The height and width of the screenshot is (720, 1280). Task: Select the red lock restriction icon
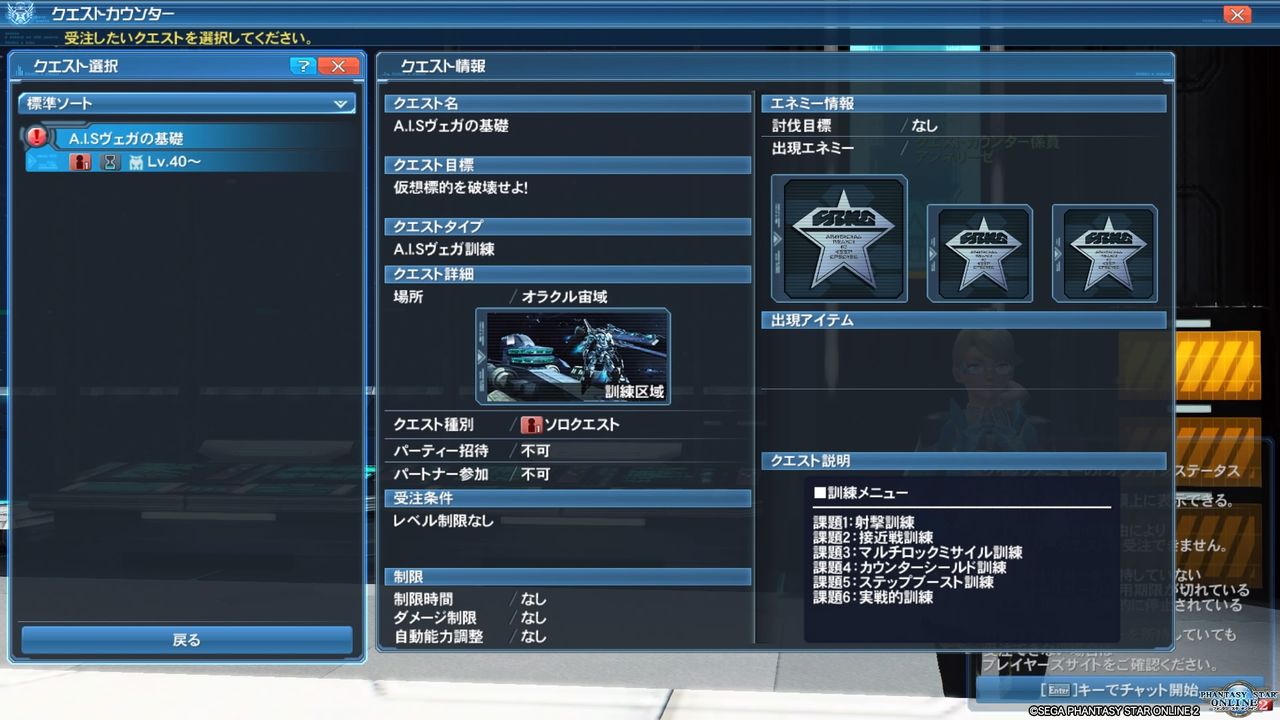(81, 160)
